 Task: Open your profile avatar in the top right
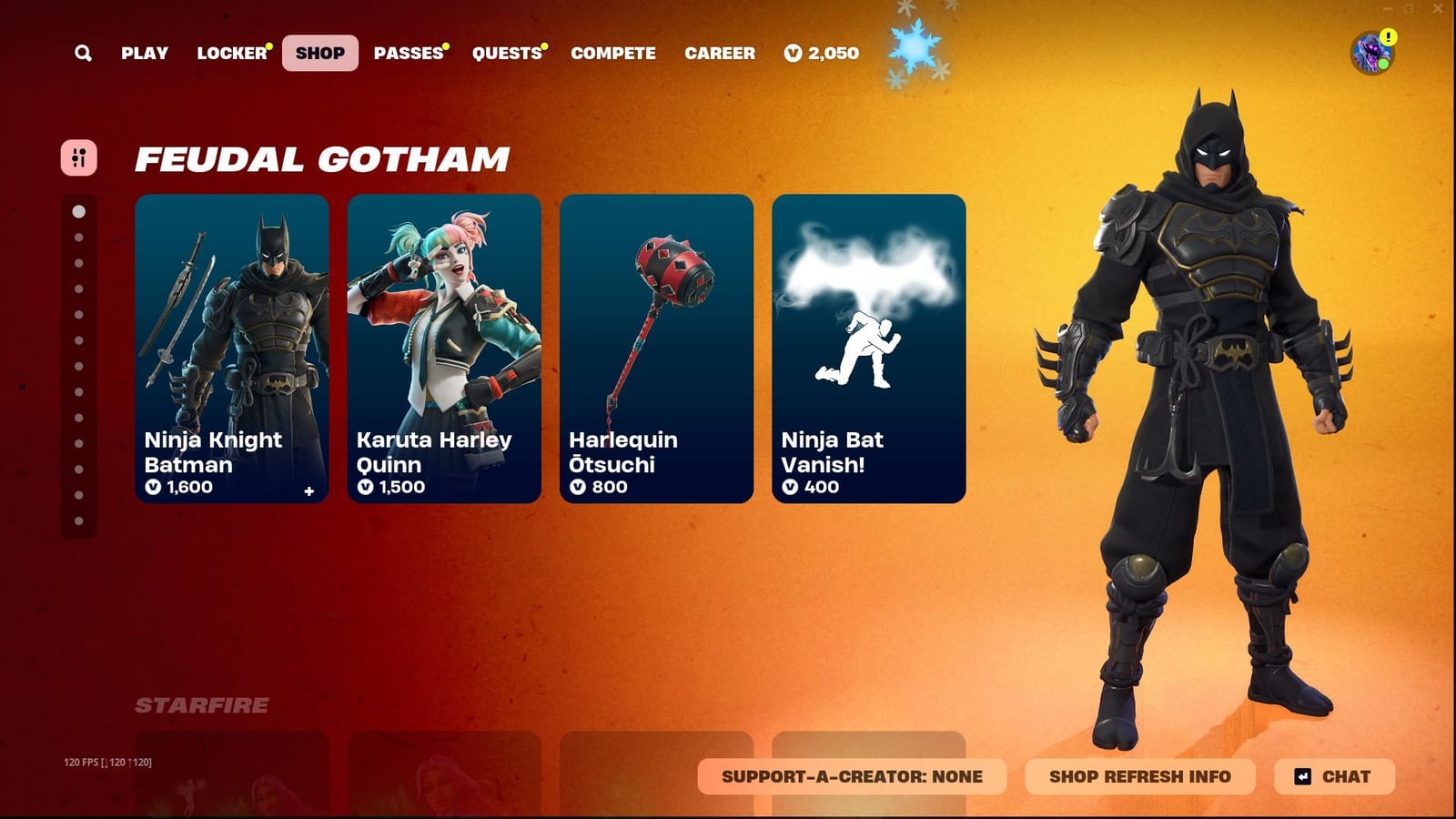[1370, 52]
